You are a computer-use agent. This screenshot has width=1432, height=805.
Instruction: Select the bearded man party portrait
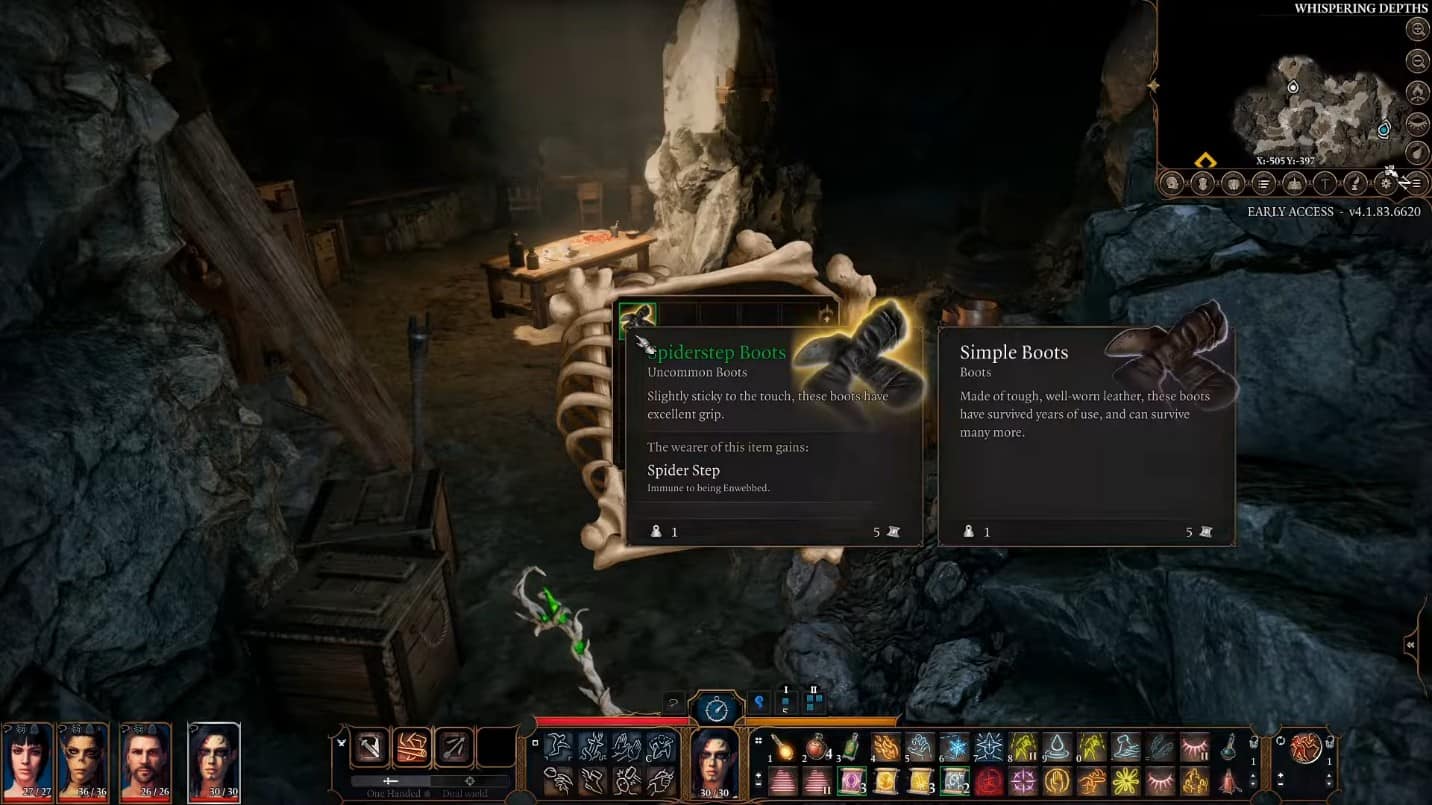point(146,758)
